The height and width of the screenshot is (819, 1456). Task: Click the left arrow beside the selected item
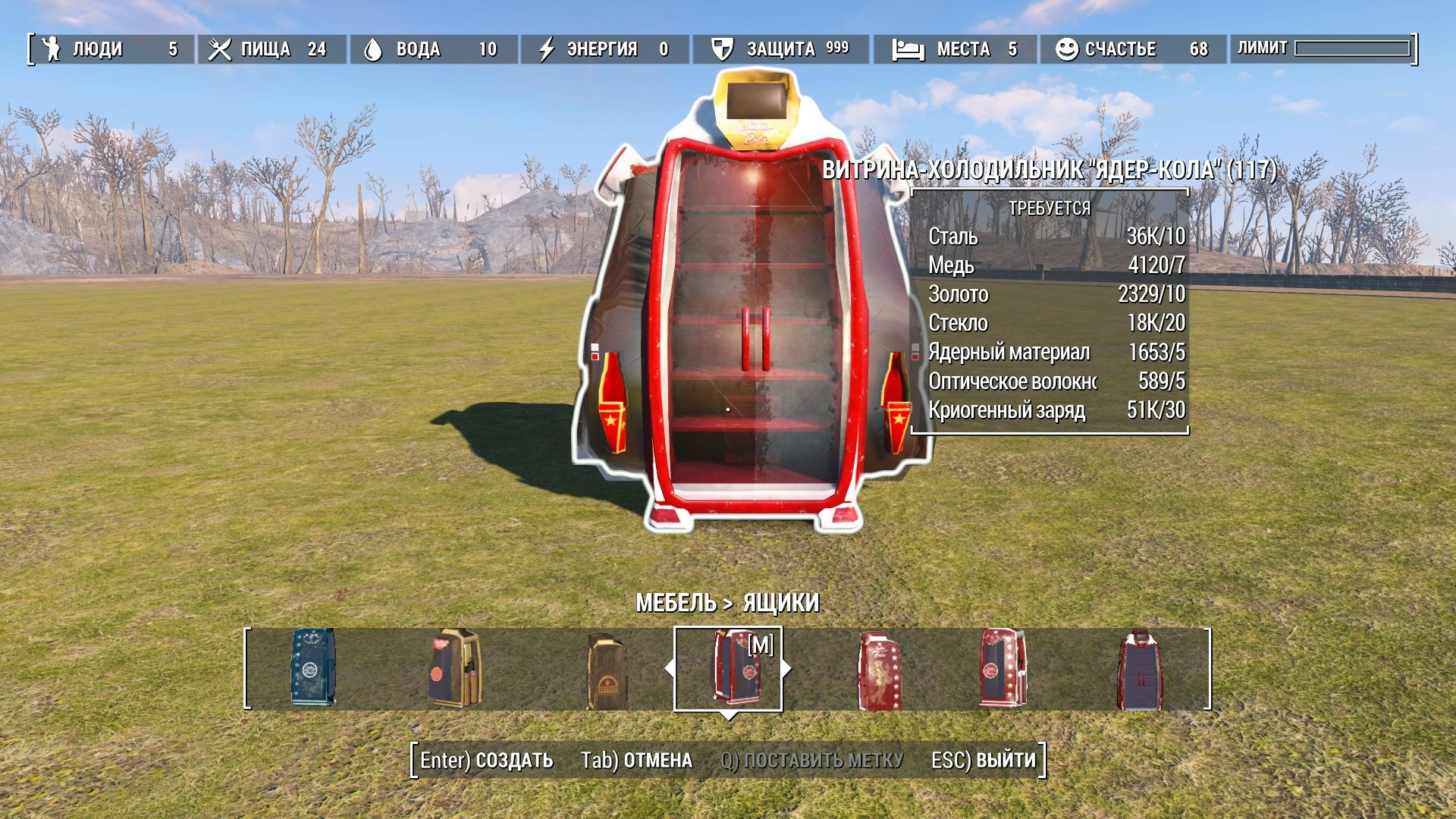669,669
